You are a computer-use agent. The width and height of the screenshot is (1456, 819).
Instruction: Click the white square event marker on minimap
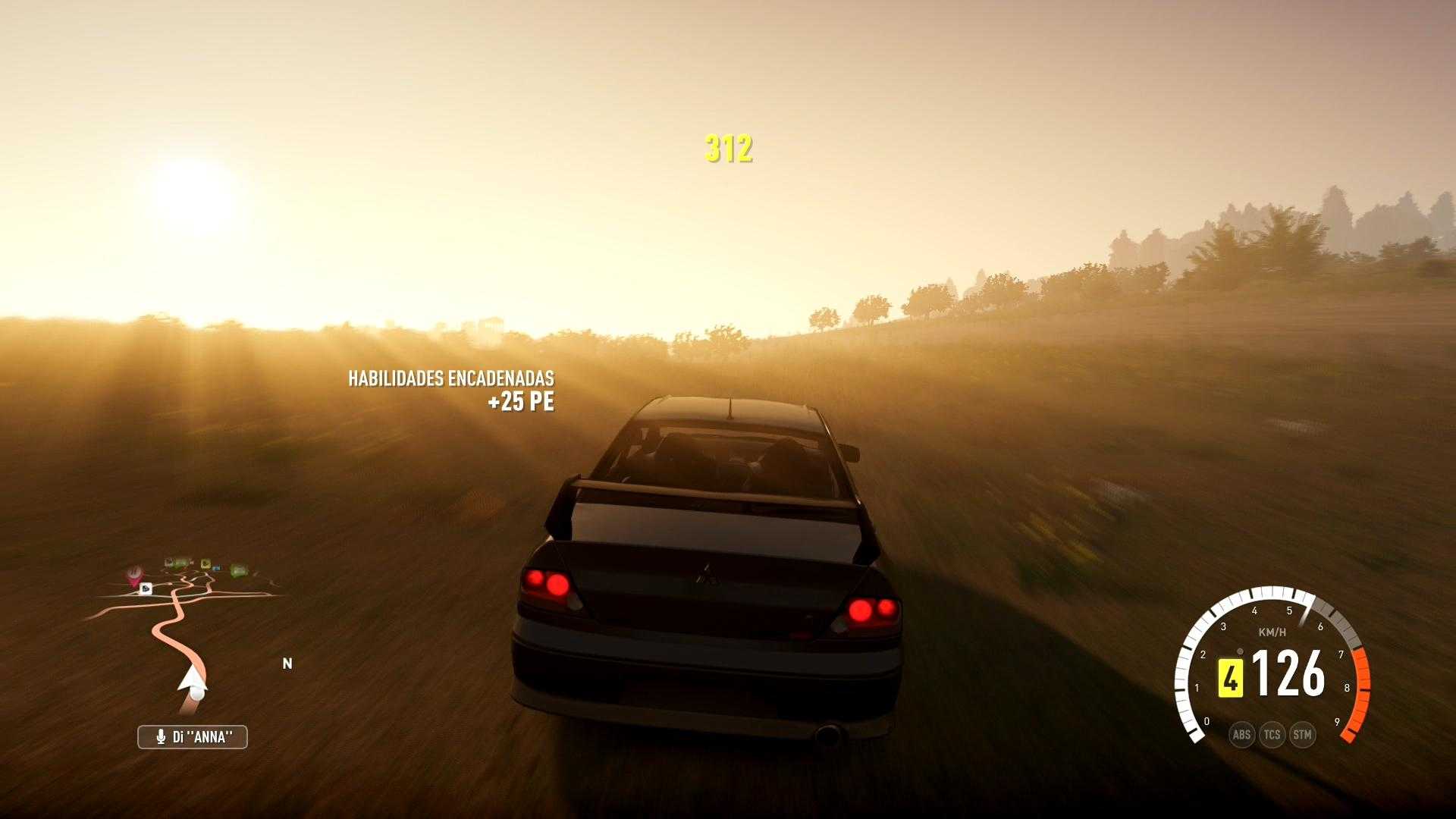coord(146,588)
